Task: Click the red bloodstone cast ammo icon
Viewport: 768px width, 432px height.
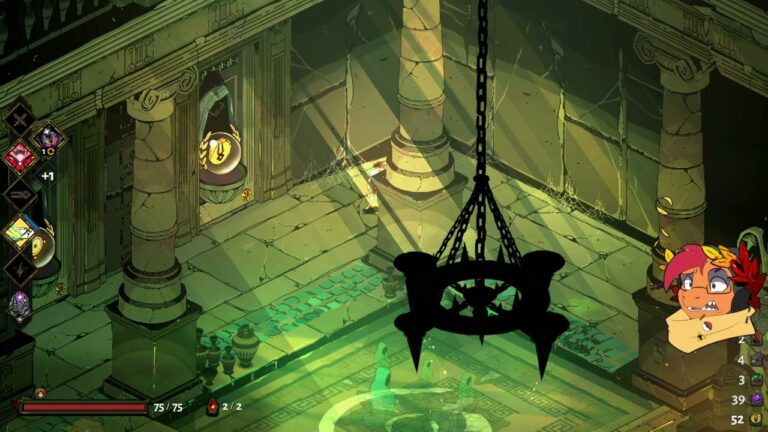Action: point(212,406)
